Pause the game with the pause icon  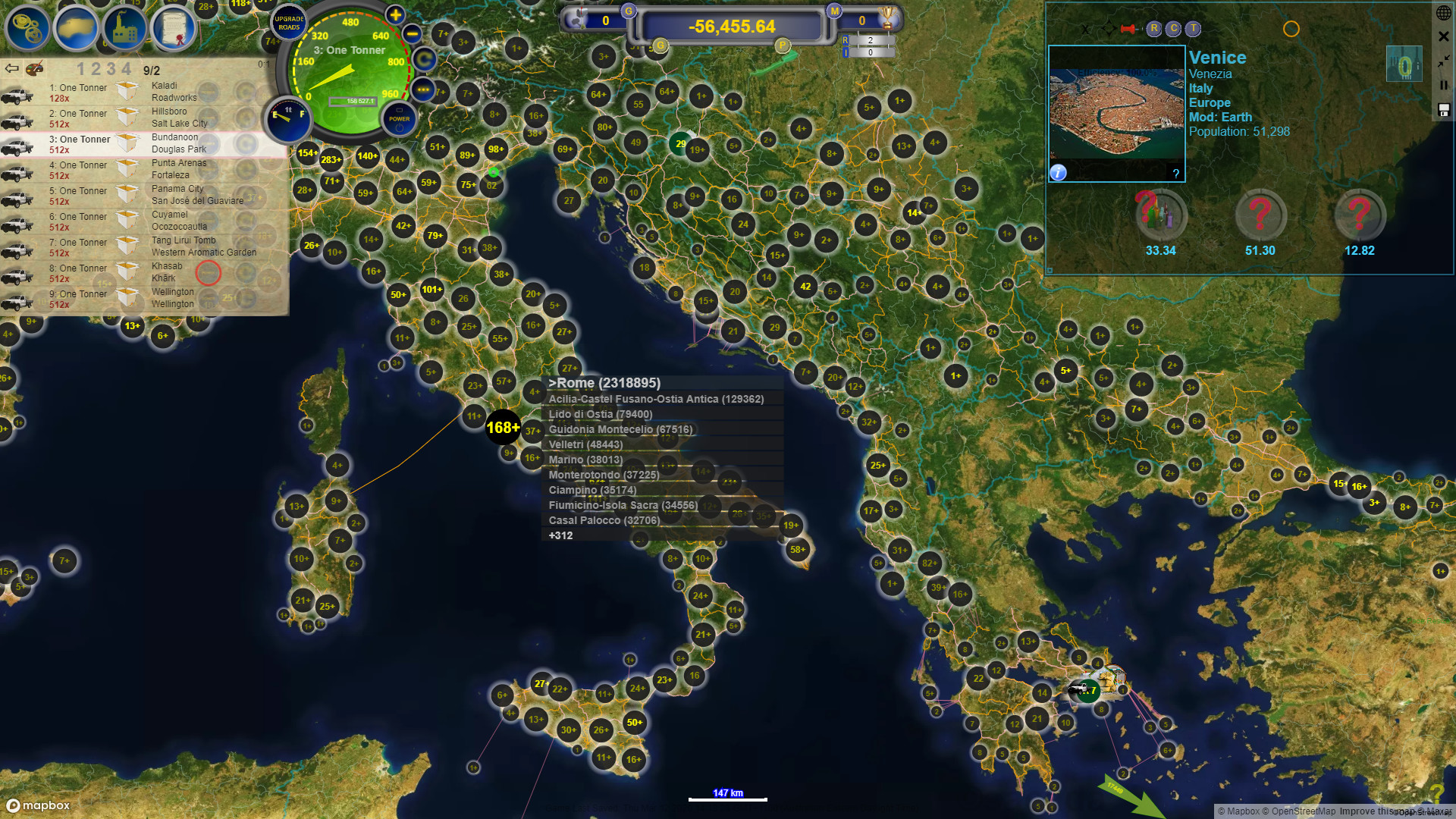1443,85
